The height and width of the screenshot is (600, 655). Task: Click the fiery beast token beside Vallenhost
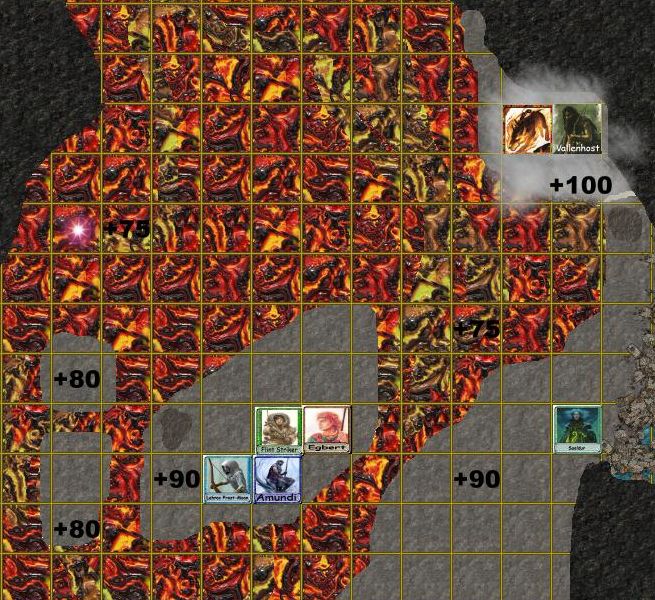pyautogui.click(x=528, y=129)
